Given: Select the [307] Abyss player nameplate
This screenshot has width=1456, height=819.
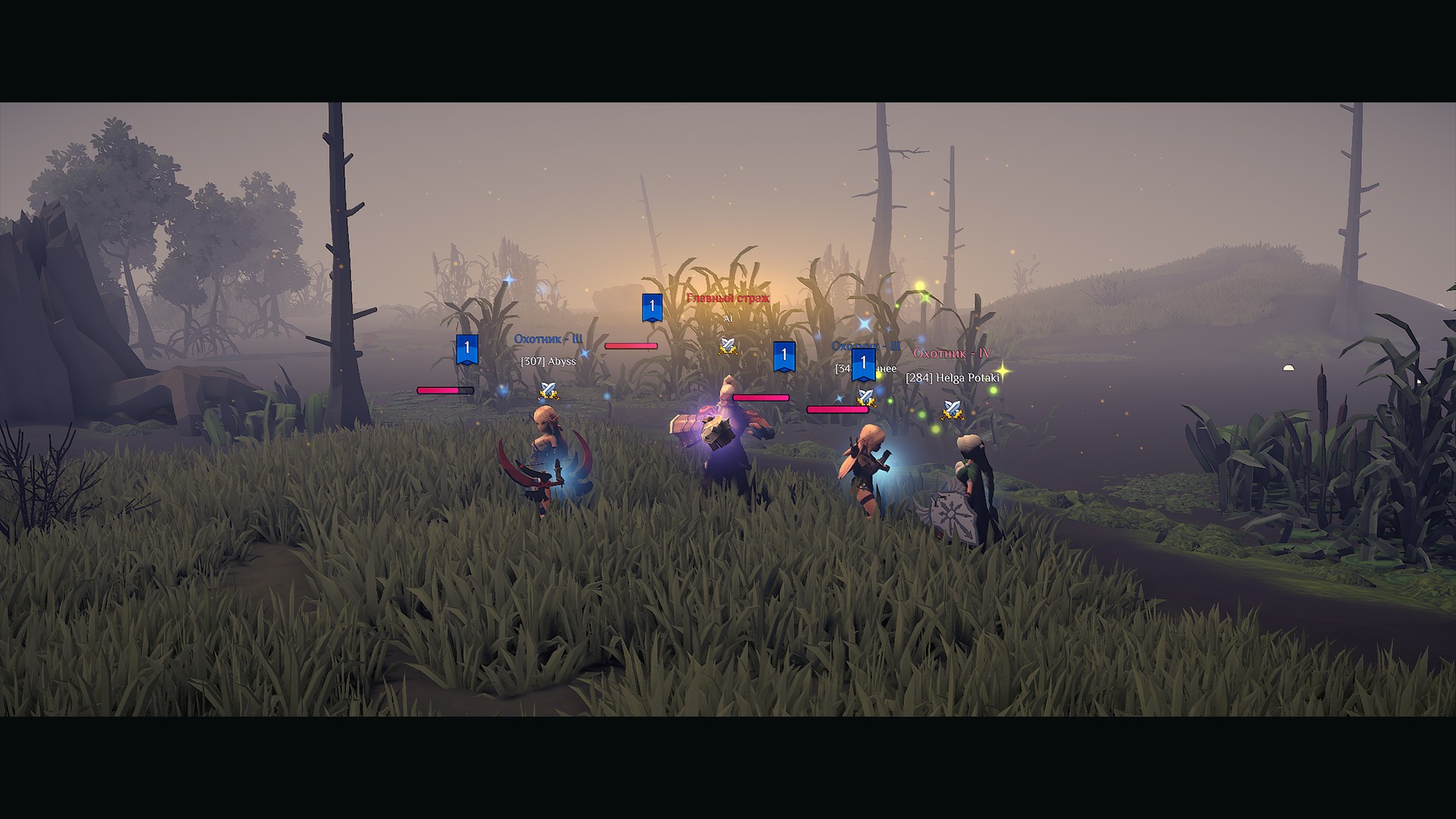Looking at the screenshot, I should pyautogui.click(x=548, y=362).
